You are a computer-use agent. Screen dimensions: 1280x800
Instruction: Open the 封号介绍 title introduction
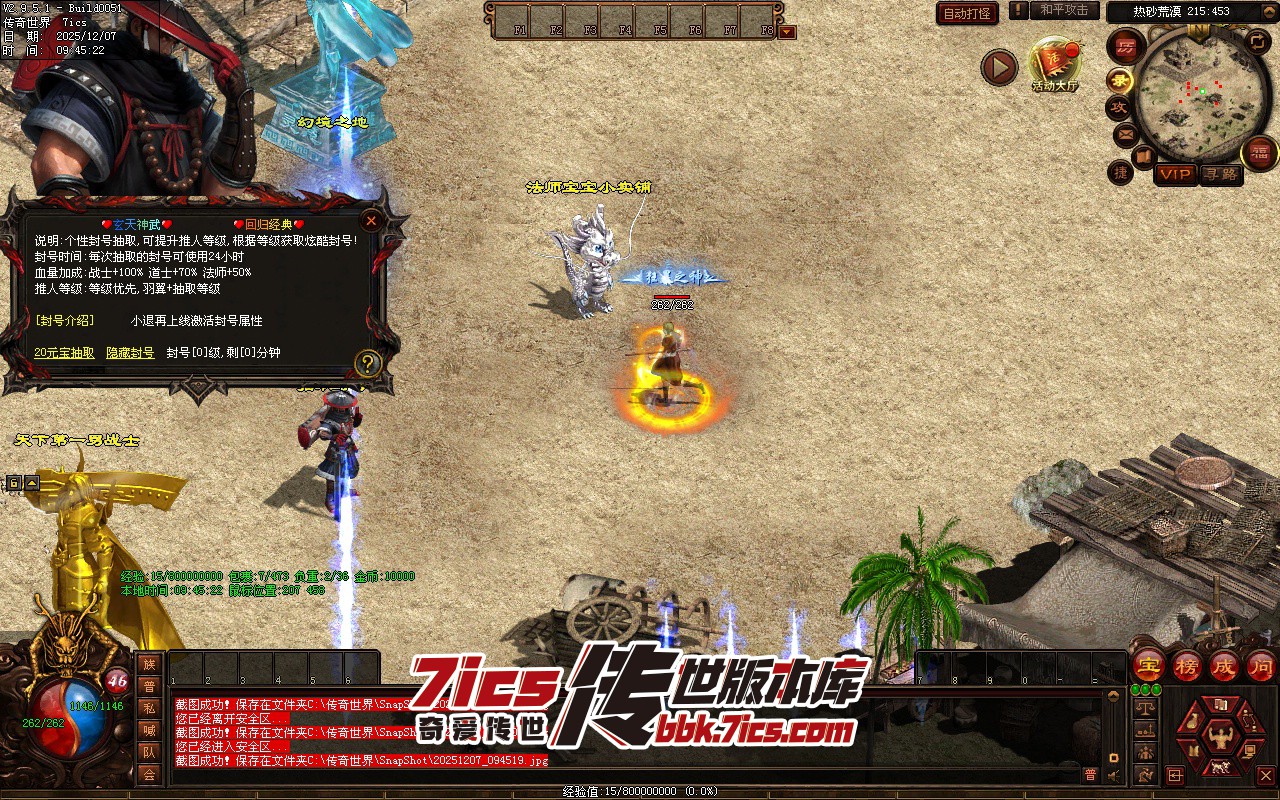click(64, 321)
